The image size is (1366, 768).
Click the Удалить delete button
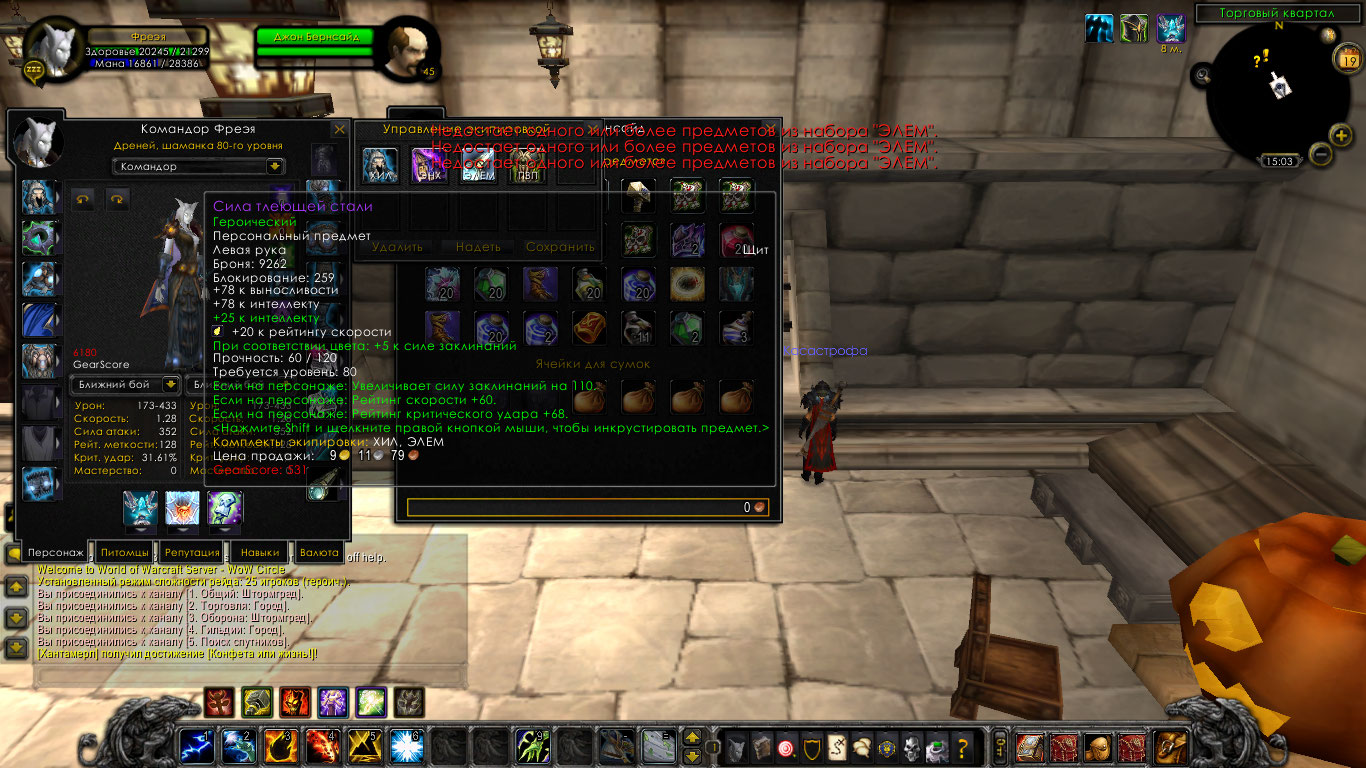pyautogui.click(x=397, y=246)
